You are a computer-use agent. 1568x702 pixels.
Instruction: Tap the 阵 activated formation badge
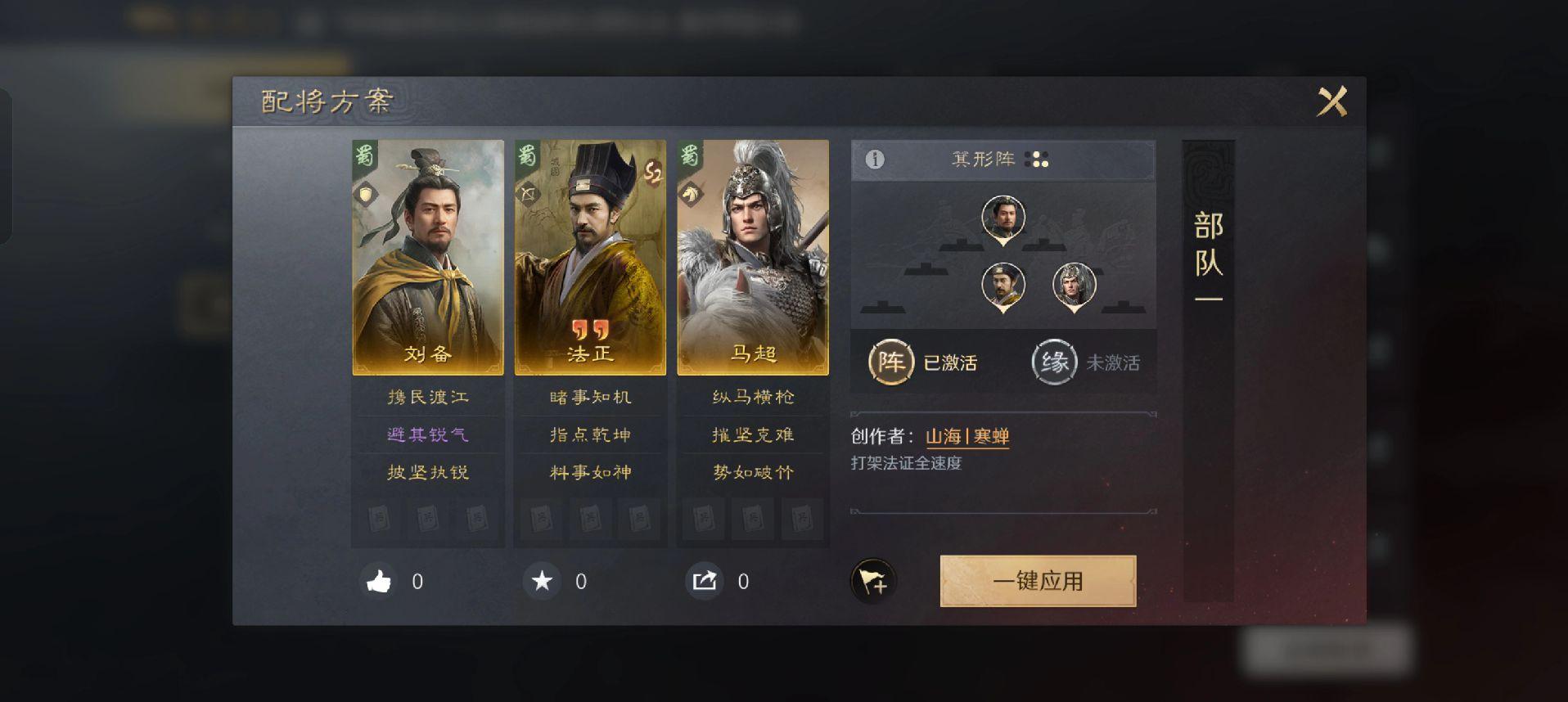coord(890,362)
